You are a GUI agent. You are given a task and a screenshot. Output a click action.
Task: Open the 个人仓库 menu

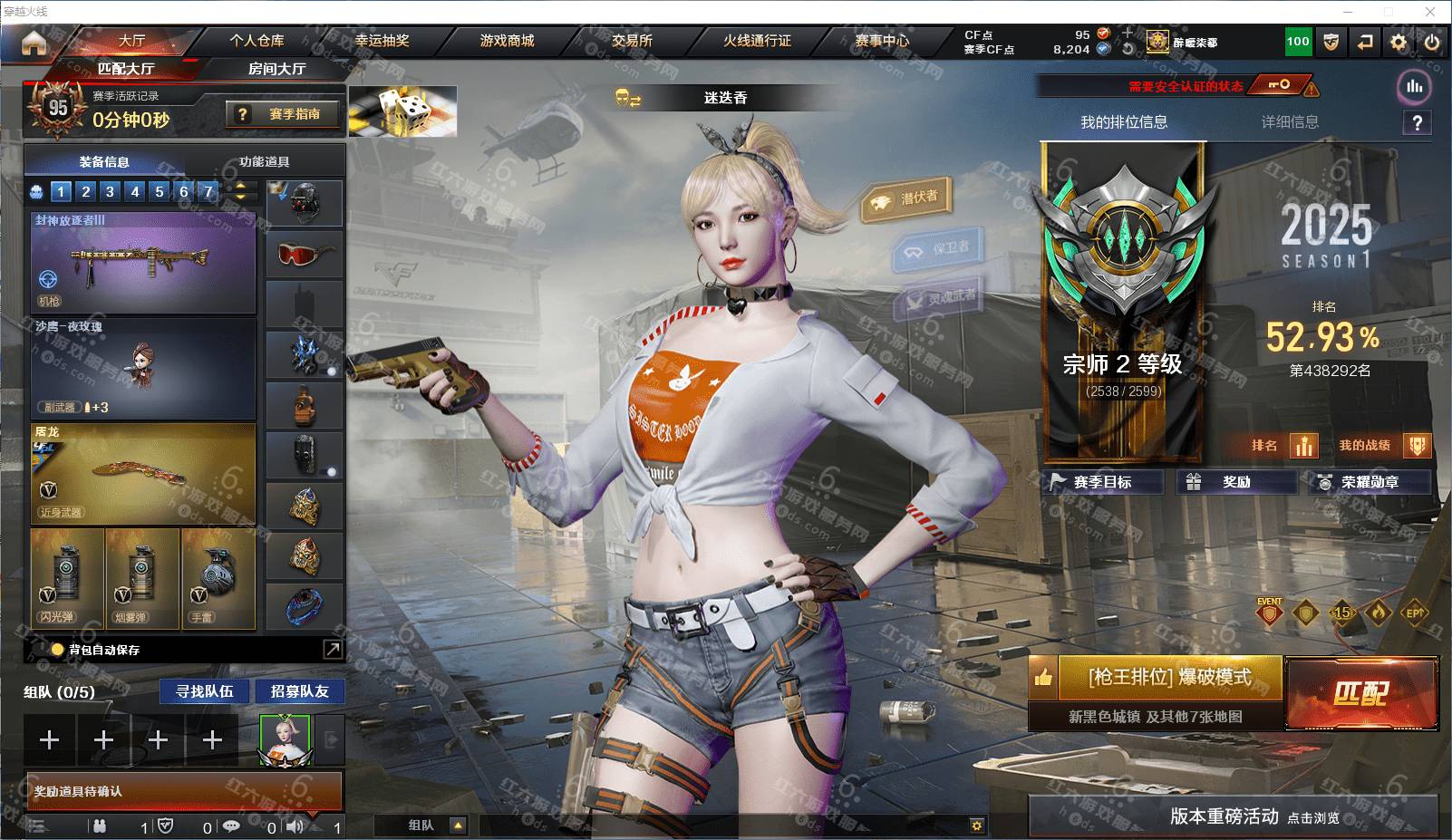click(257, 41)
